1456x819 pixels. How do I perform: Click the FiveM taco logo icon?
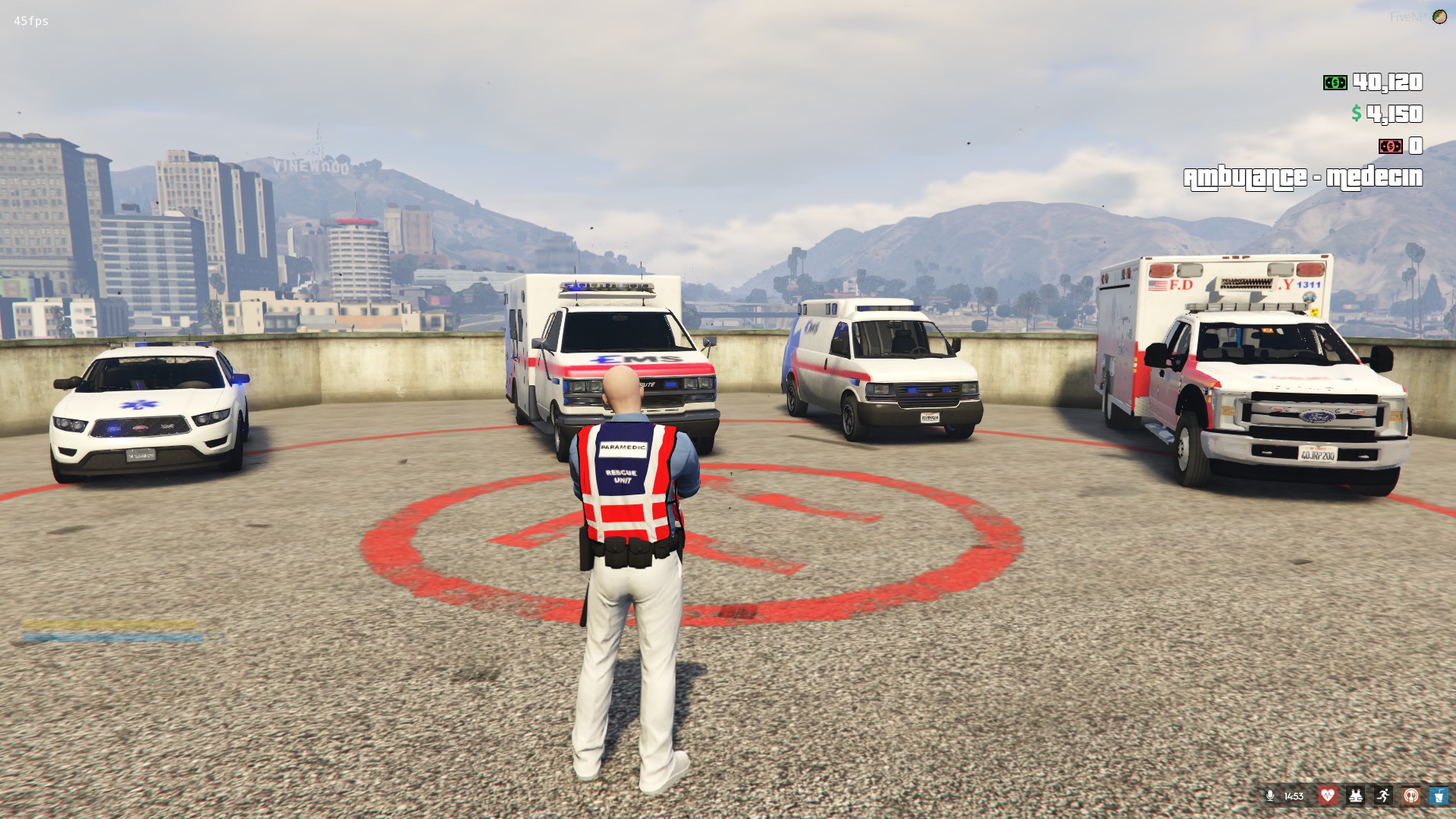(1439, 17)
